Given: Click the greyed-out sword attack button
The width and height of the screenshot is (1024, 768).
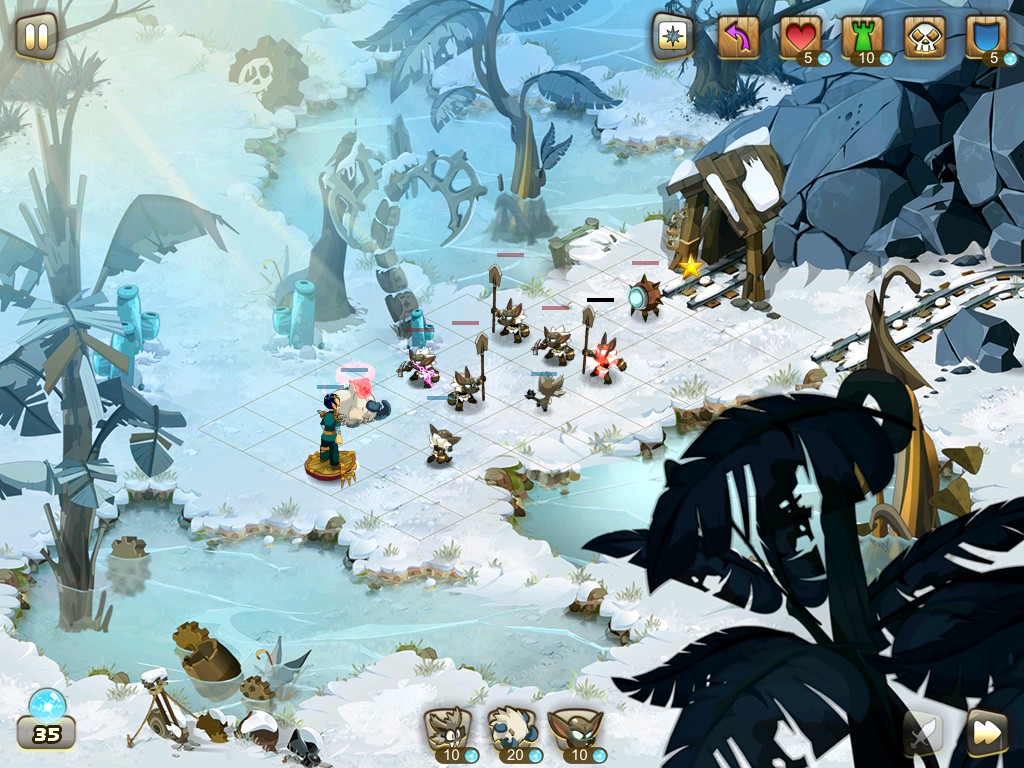Looking at the screenshot, I should point(923,733).
